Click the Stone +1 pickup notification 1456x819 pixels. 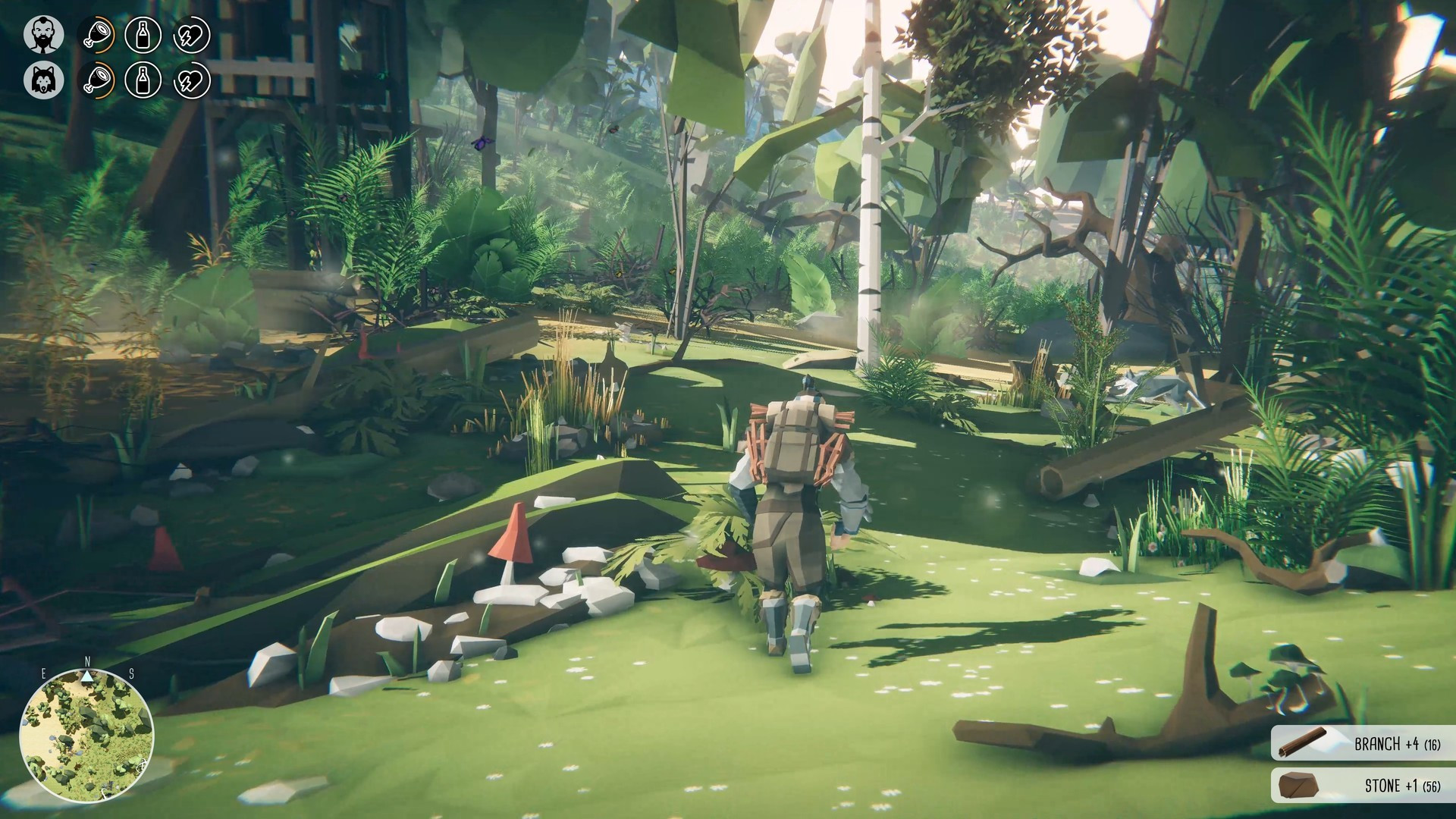(x=1363, y=785)
